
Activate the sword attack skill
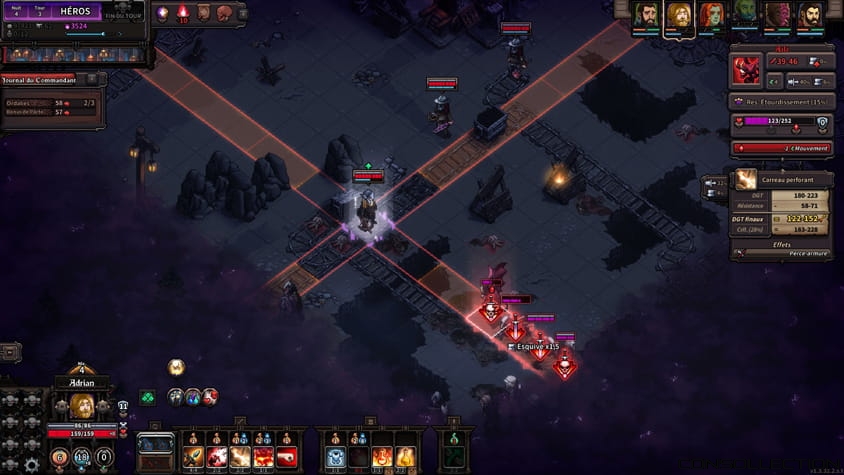[193, 458]
